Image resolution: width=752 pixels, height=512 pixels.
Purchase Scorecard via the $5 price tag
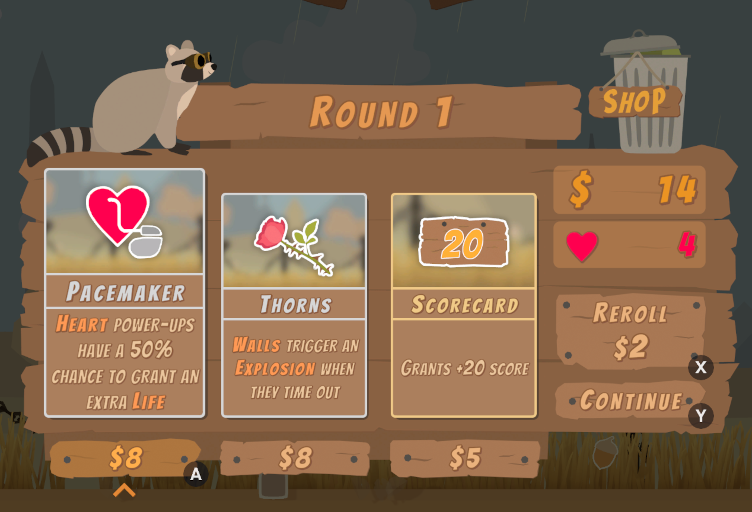coord(465,458)
